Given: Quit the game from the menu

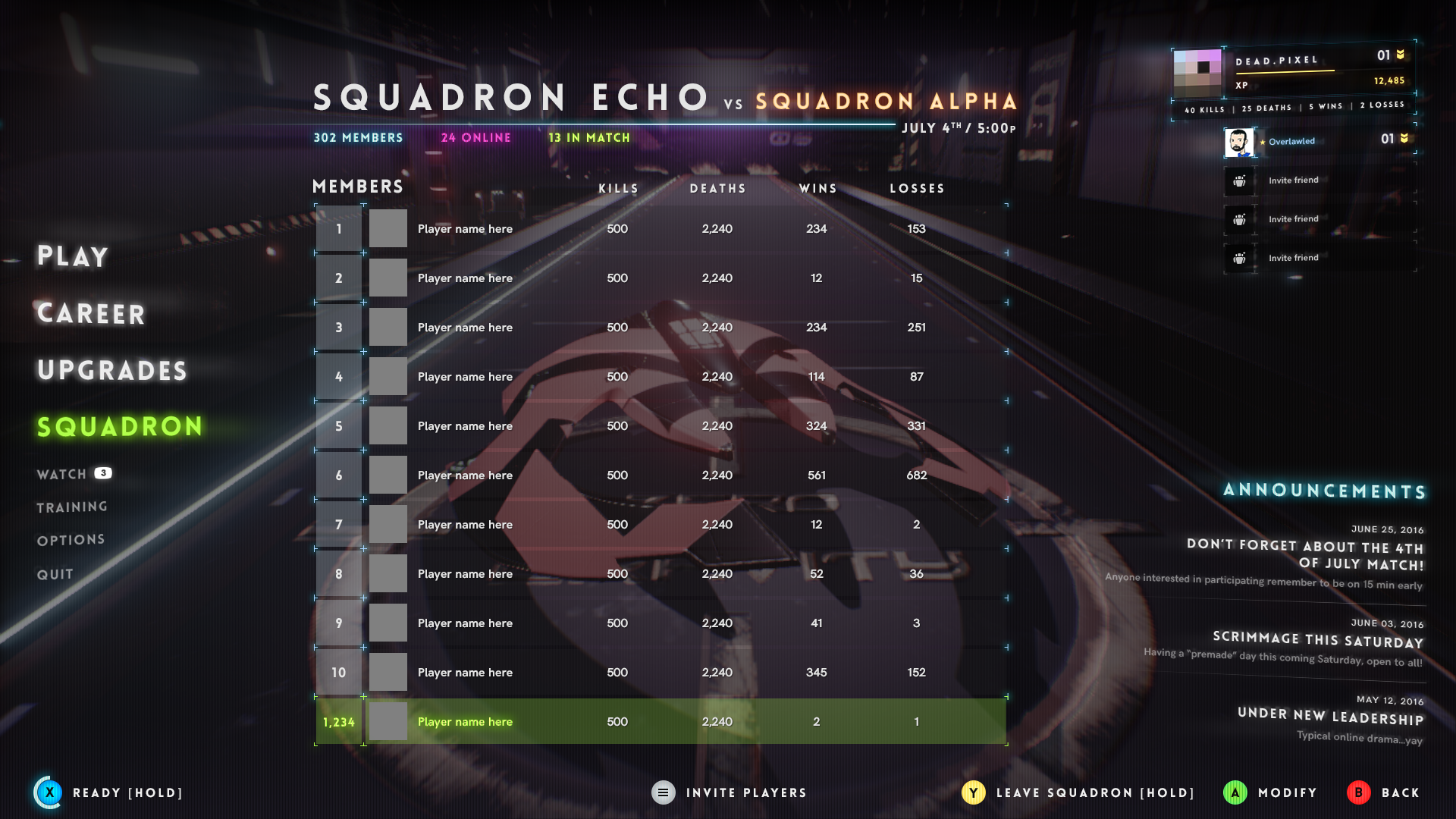Looking at the screenshot, I should (x=55, y=575).
